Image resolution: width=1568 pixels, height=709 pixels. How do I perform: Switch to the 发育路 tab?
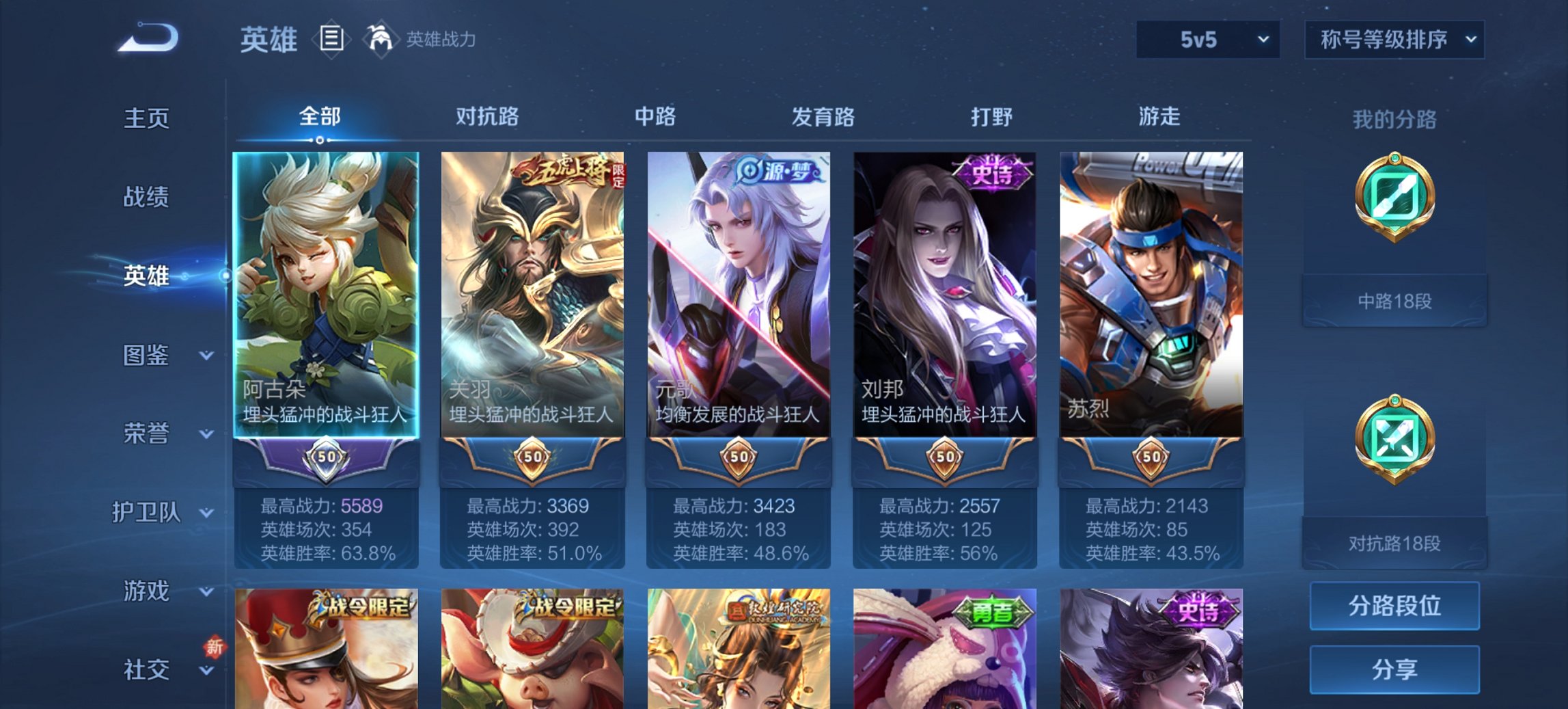click(823, 118)
